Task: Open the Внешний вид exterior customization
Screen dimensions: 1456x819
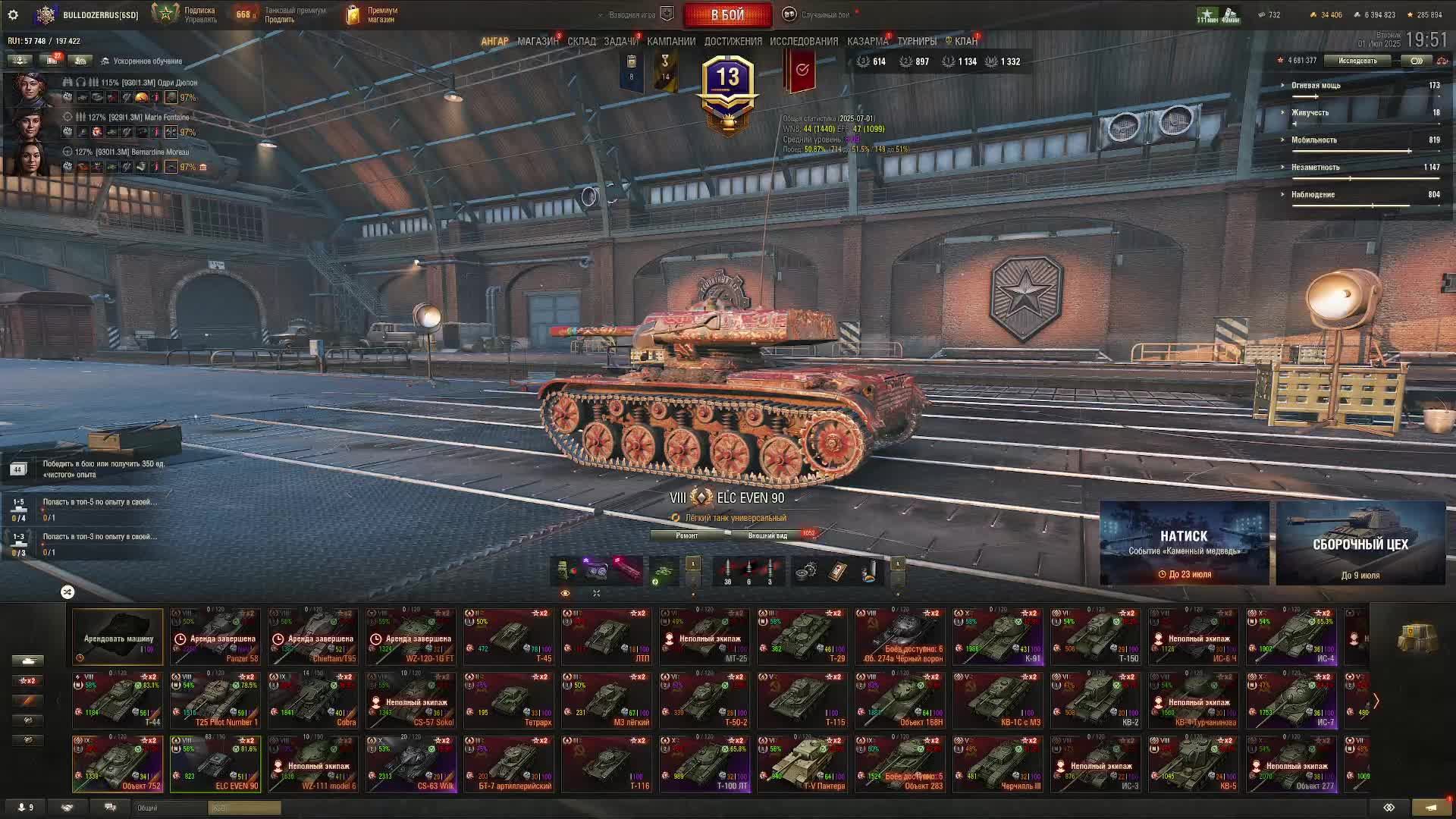Action: pyautogui.click(x=767, y=535)
